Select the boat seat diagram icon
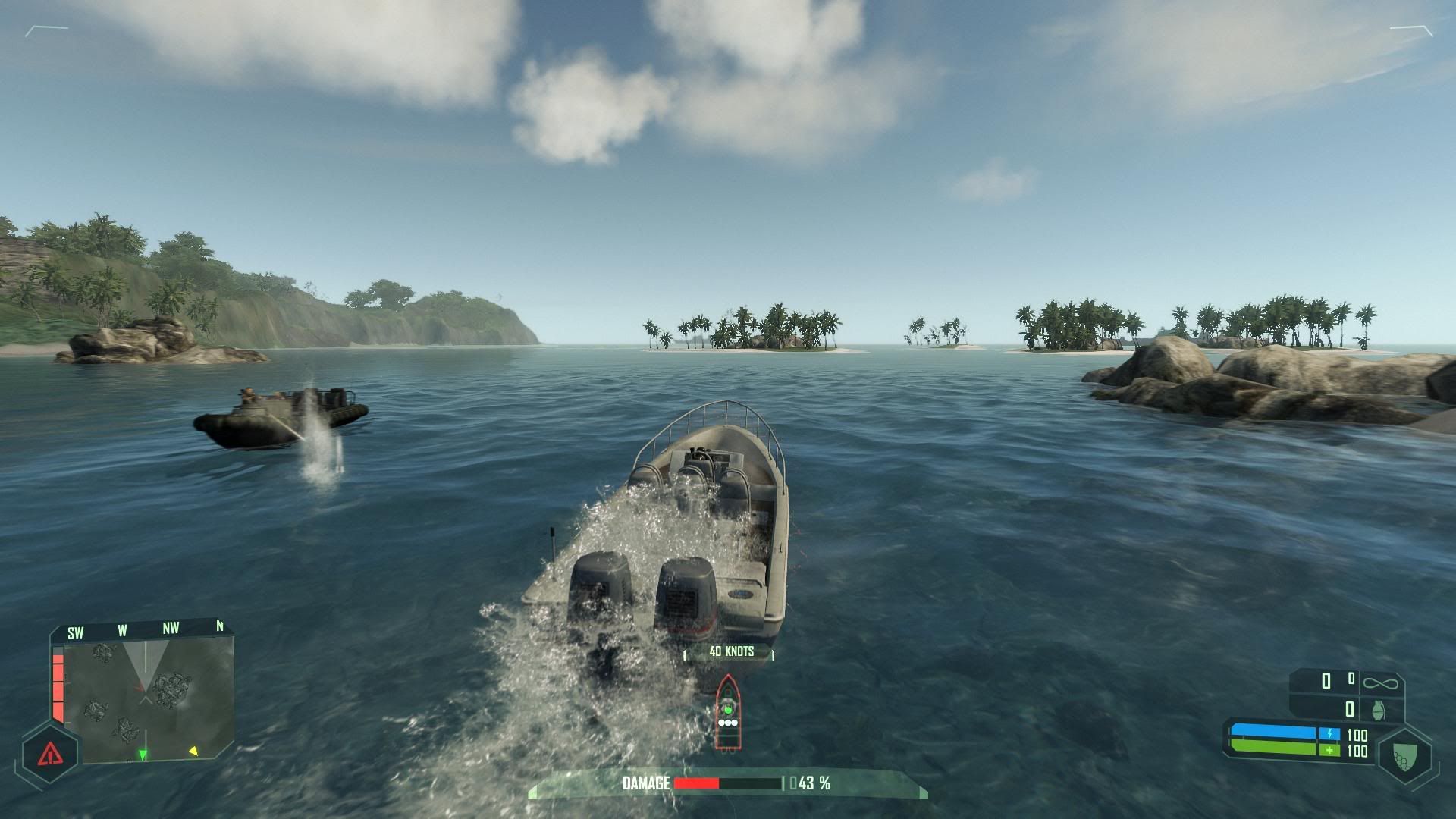 pyautogui.click(x=727, y=712)
